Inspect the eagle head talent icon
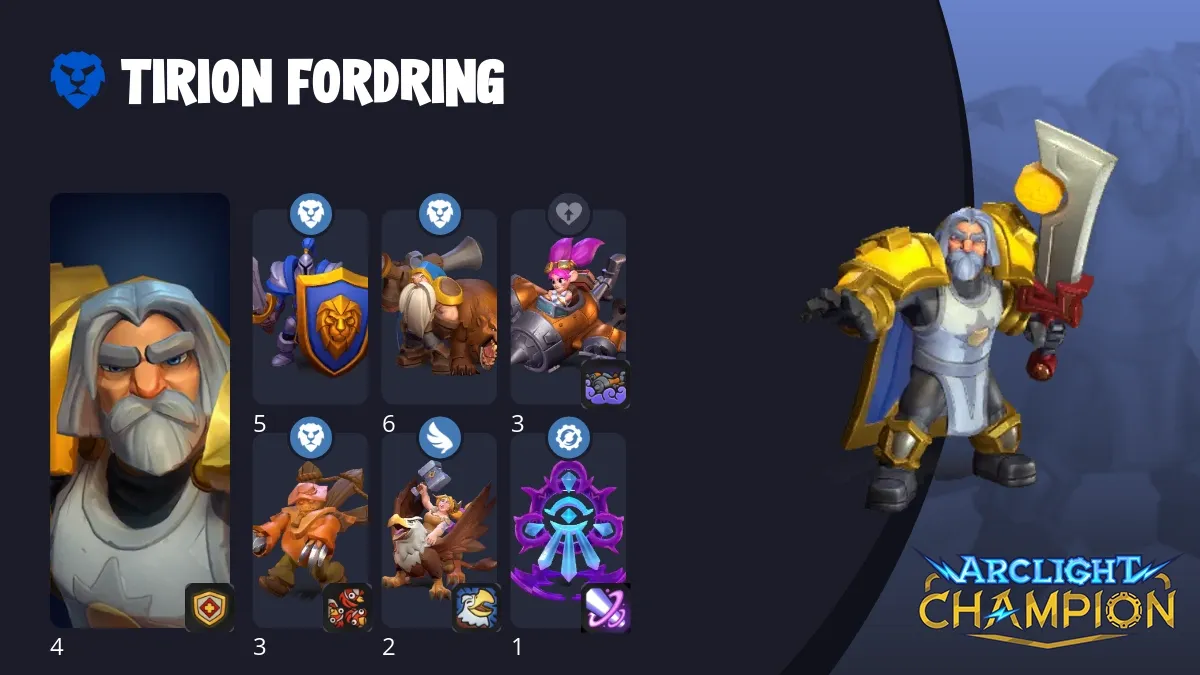This screenshot has width=1200, height=675. pyautogui.click(x=477, y=608)
